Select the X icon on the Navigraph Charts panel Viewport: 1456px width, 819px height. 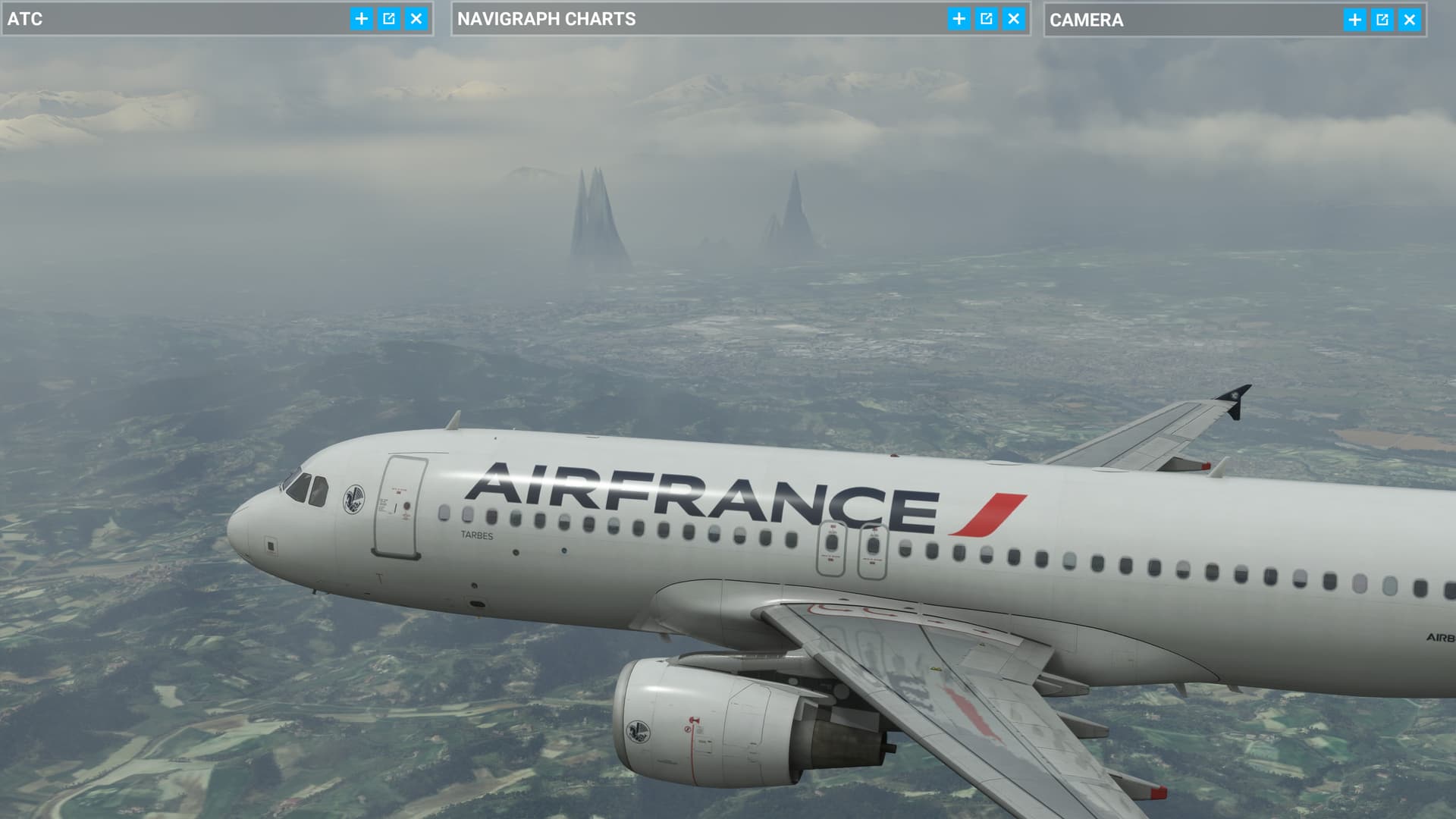point(1015,20)
